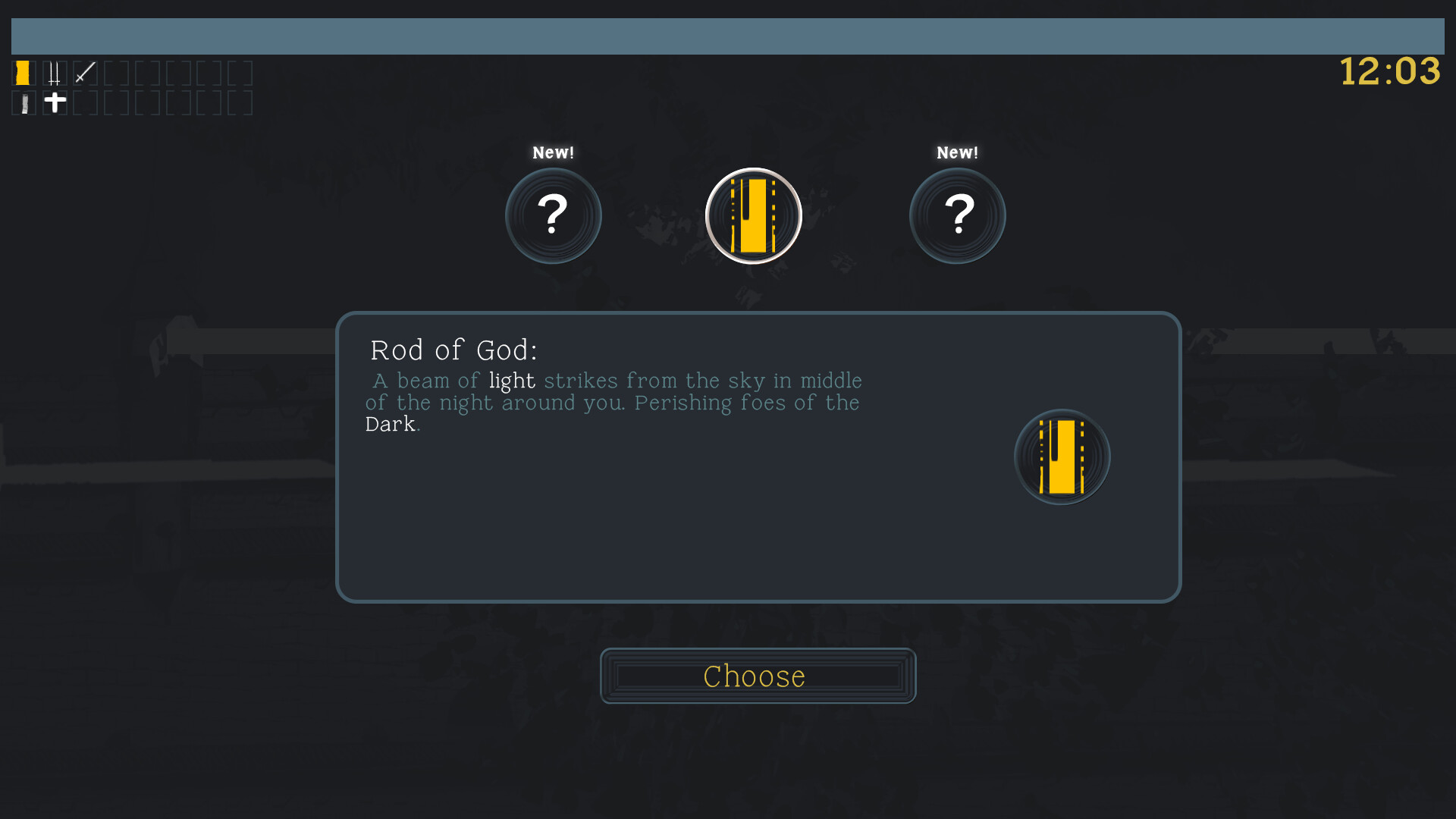Select the diagonal sword slot
Image resolution: width=1456 pixels, height=819 pixels.
pos(85,73)
